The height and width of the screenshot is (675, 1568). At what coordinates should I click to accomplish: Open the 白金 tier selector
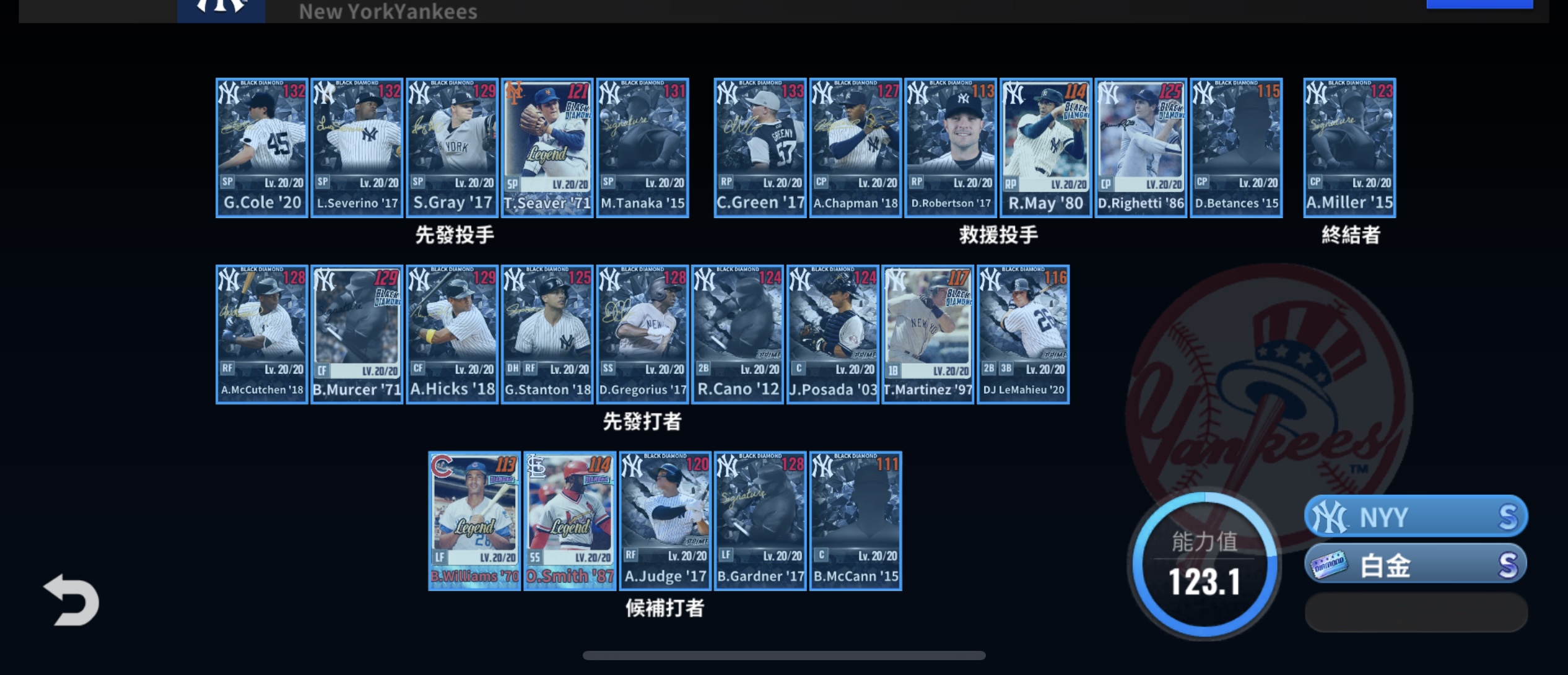[x=1415, y=566]
